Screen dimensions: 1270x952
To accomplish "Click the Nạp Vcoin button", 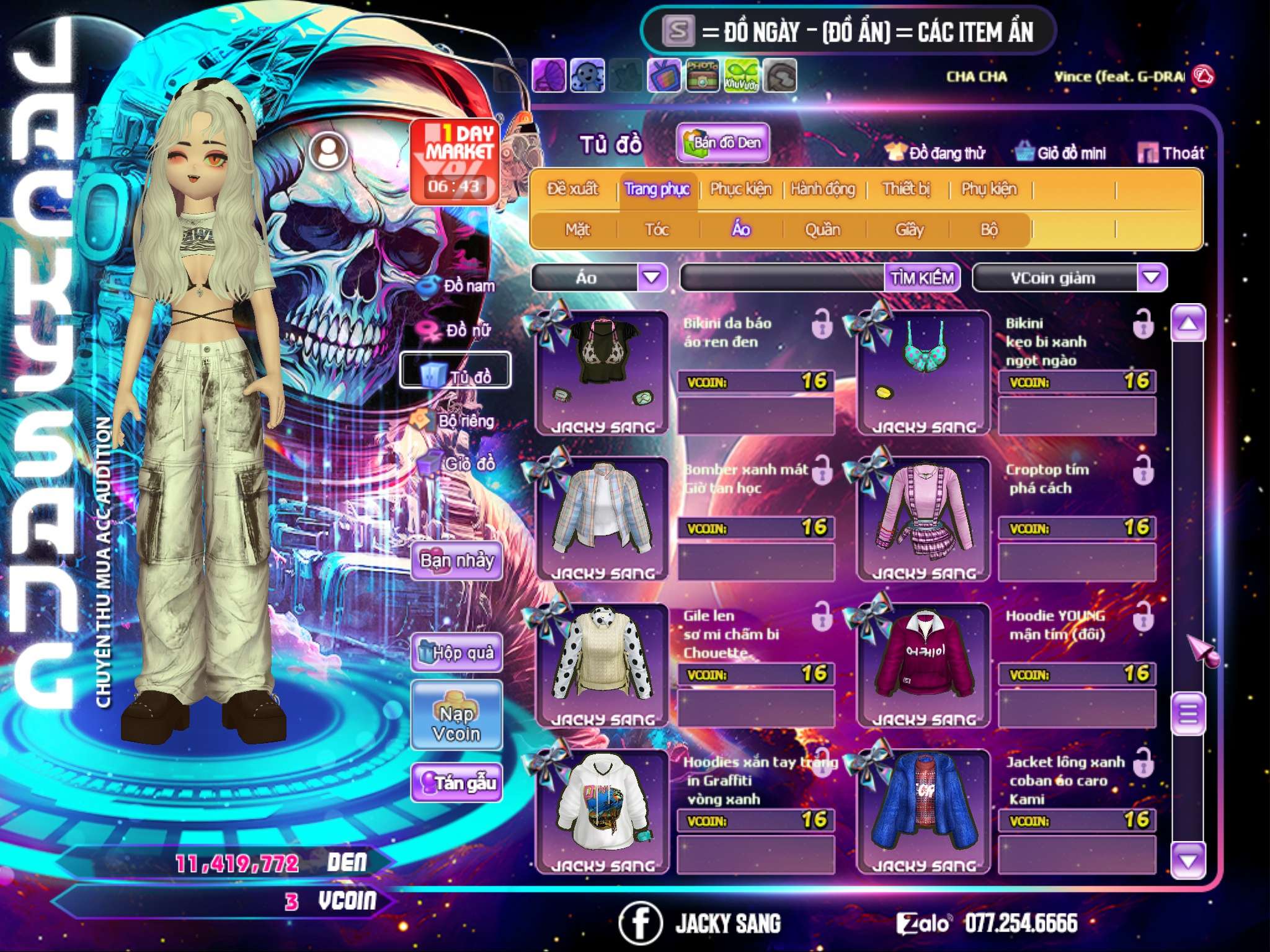I will (456, 723).
